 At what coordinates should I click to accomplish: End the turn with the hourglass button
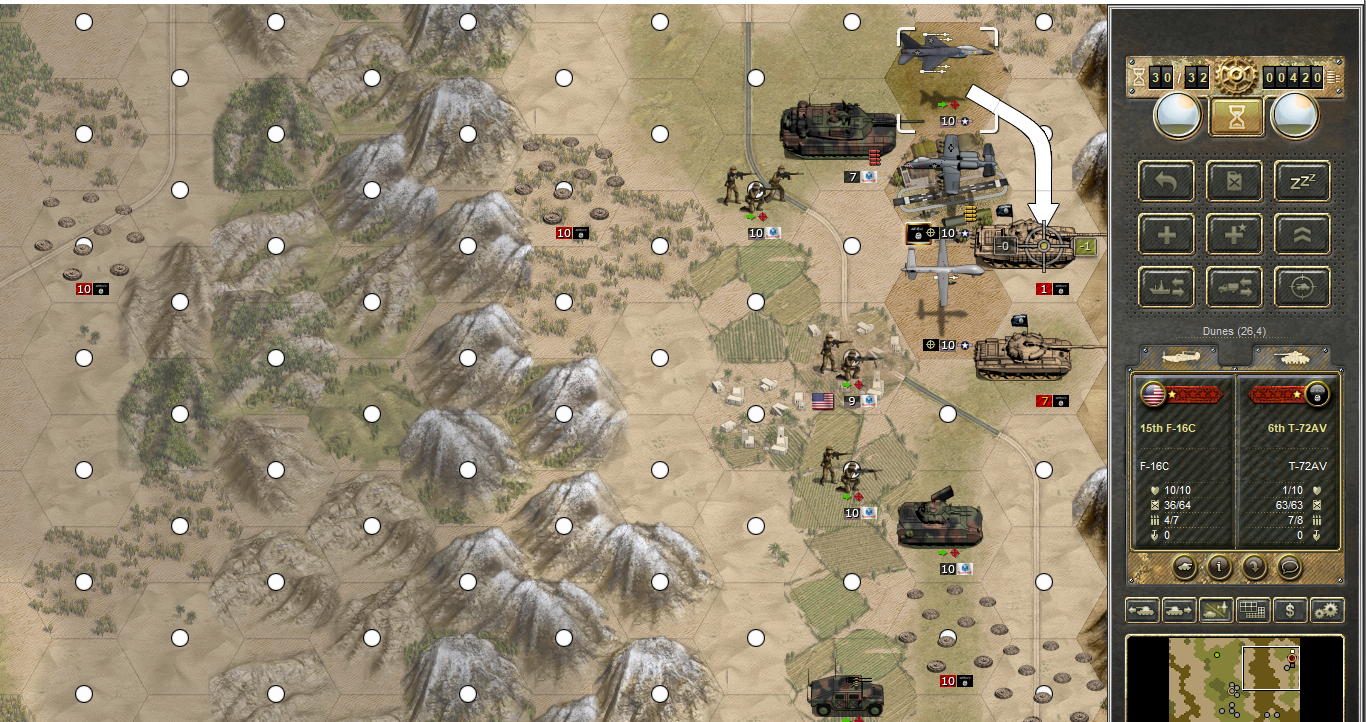tap(1236, 116)
